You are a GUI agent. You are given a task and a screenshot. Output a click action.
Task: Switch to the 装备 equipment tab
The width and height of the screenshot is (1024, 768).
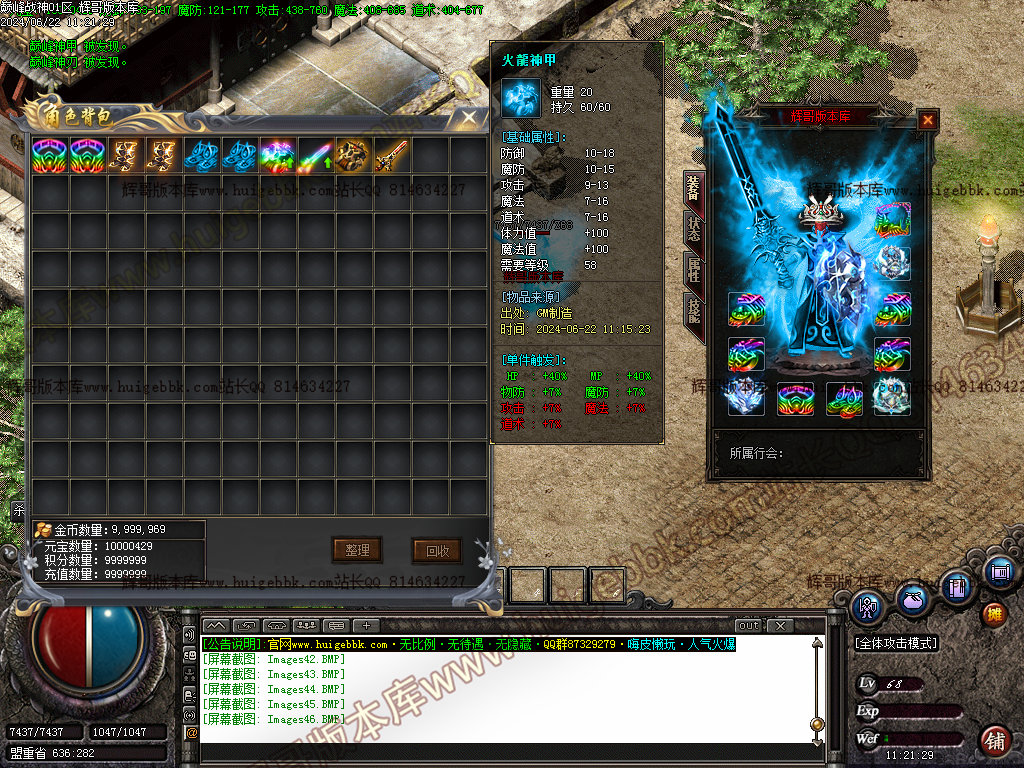[692, 188]
